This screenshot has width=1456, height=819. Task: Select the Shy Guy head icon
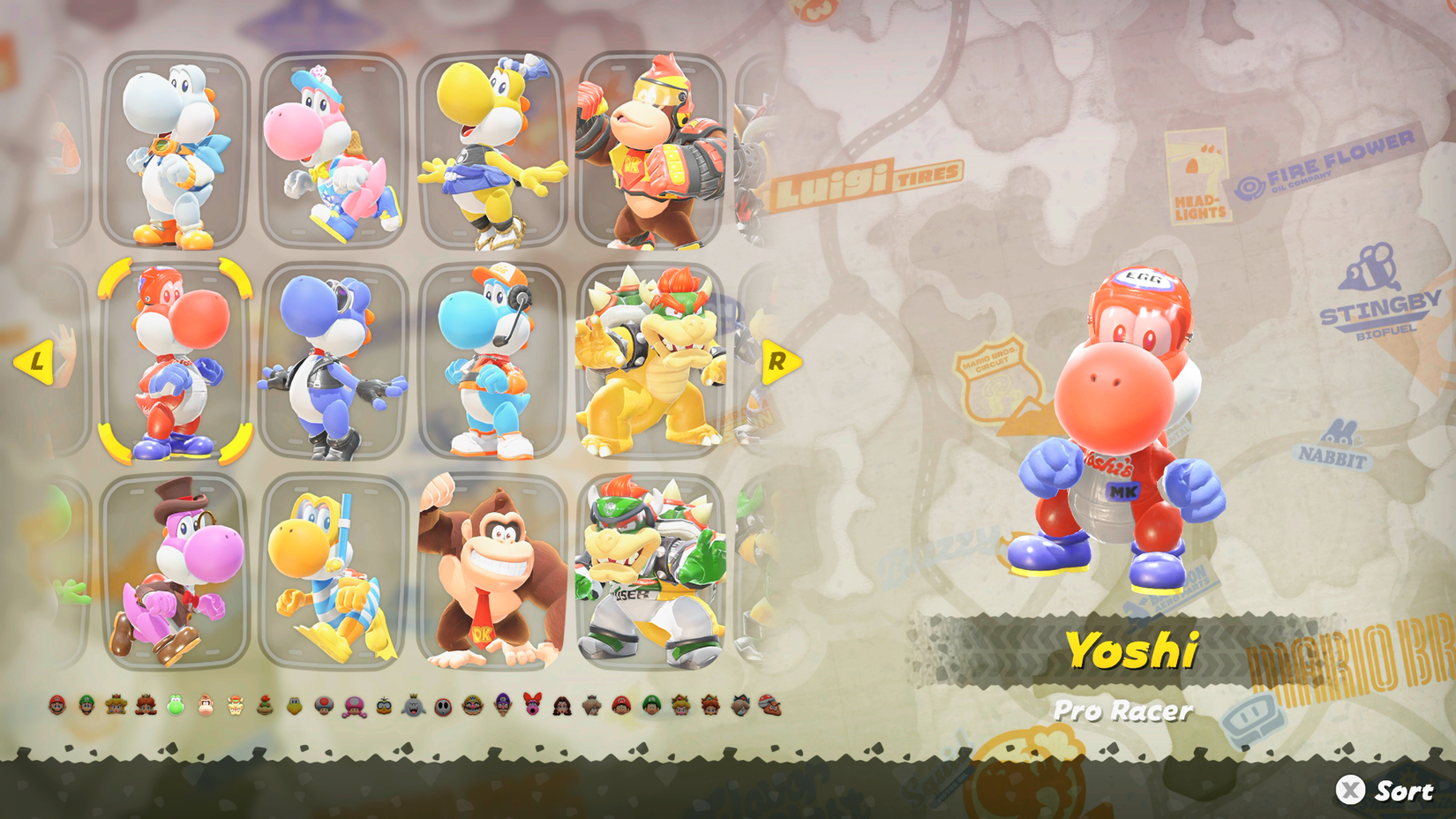click(442, 706)
